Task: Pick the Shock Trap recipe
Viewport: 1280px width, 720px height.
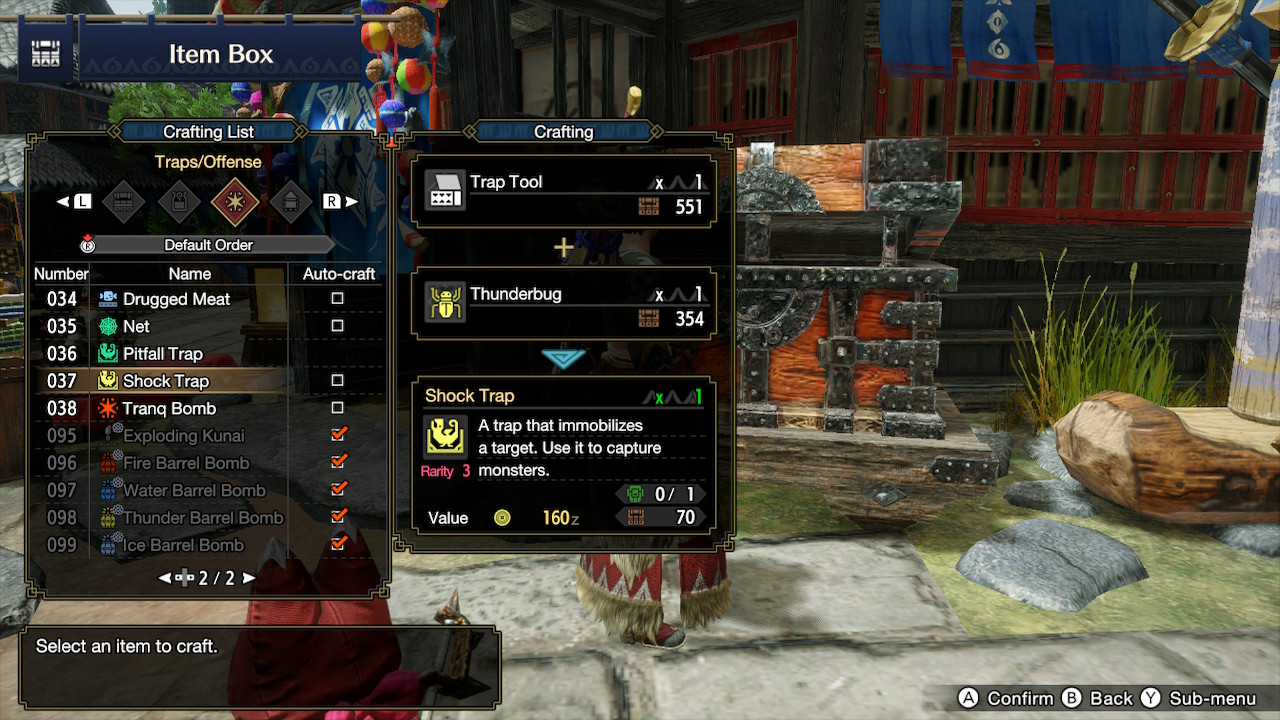Action: [166, 381]
